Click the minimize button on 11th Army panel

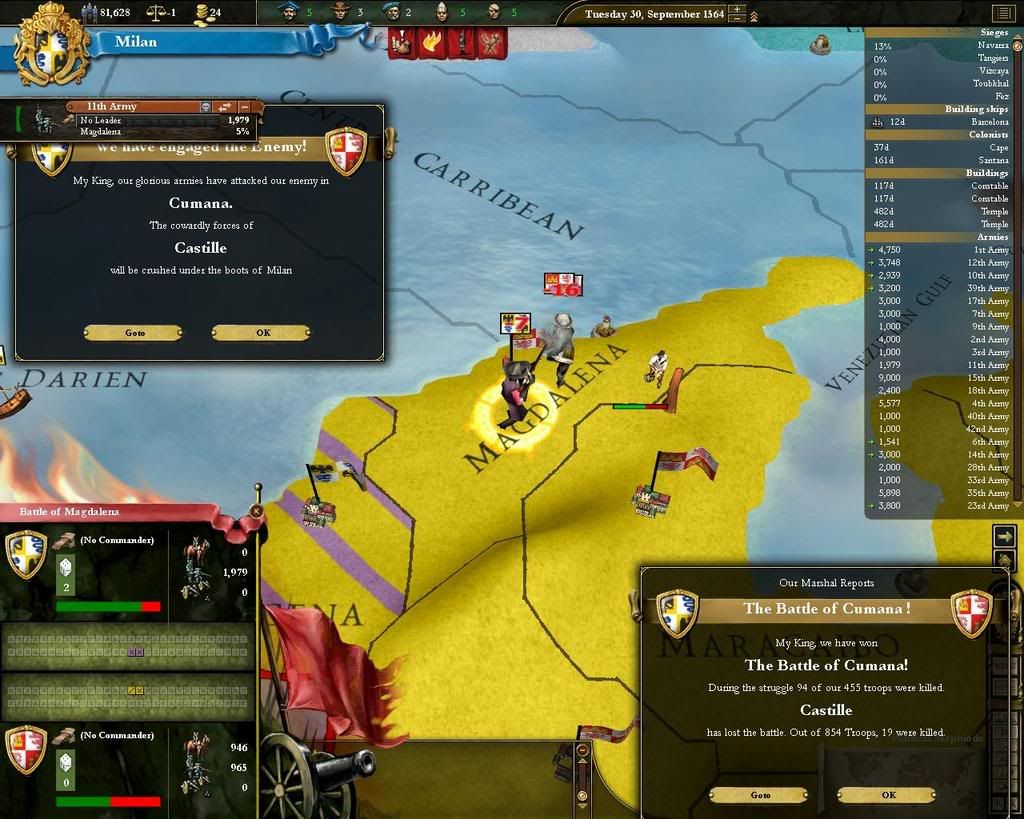(x=245, y=106)
